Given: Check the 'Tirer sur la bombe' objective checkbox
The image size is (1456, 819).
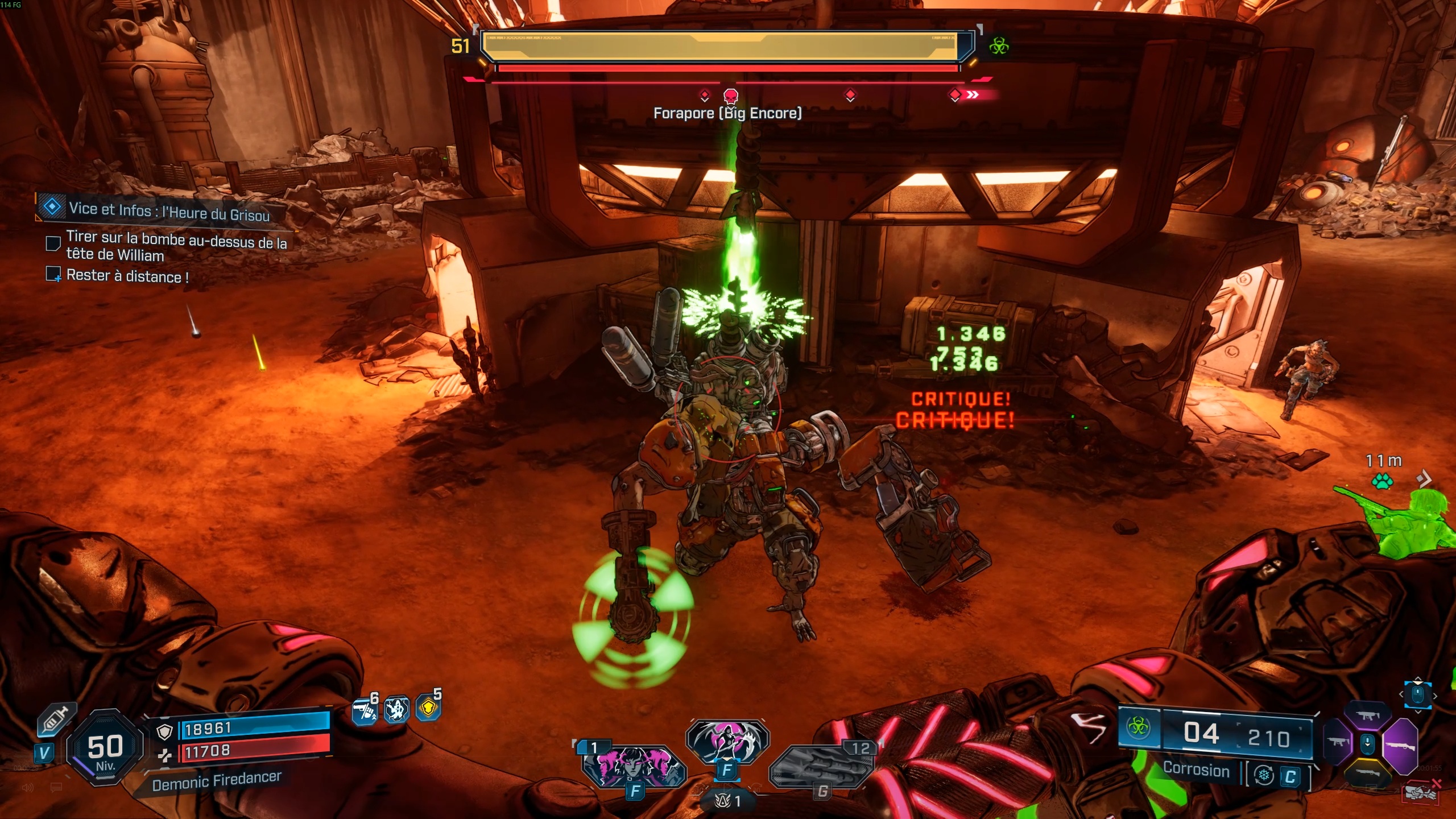Looking at the screenshot, I should click(x=53, y=243).
